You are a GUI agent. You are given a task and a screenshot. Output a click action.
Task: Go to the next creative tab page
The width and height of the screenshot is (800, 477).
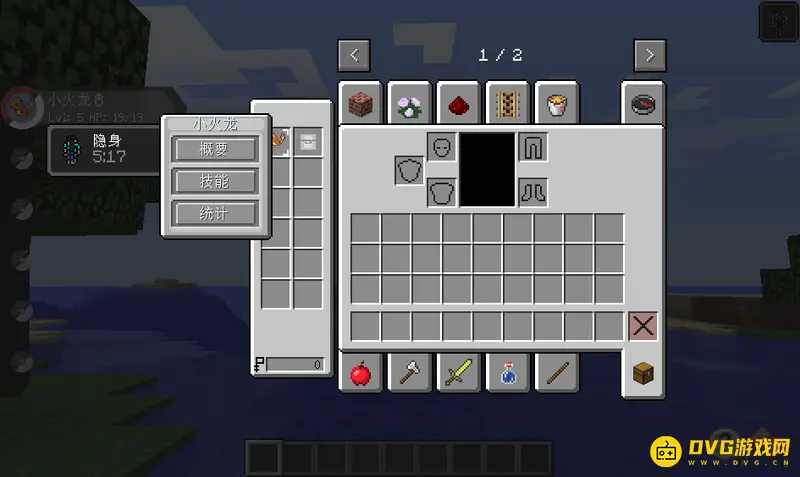coord(650,55)
